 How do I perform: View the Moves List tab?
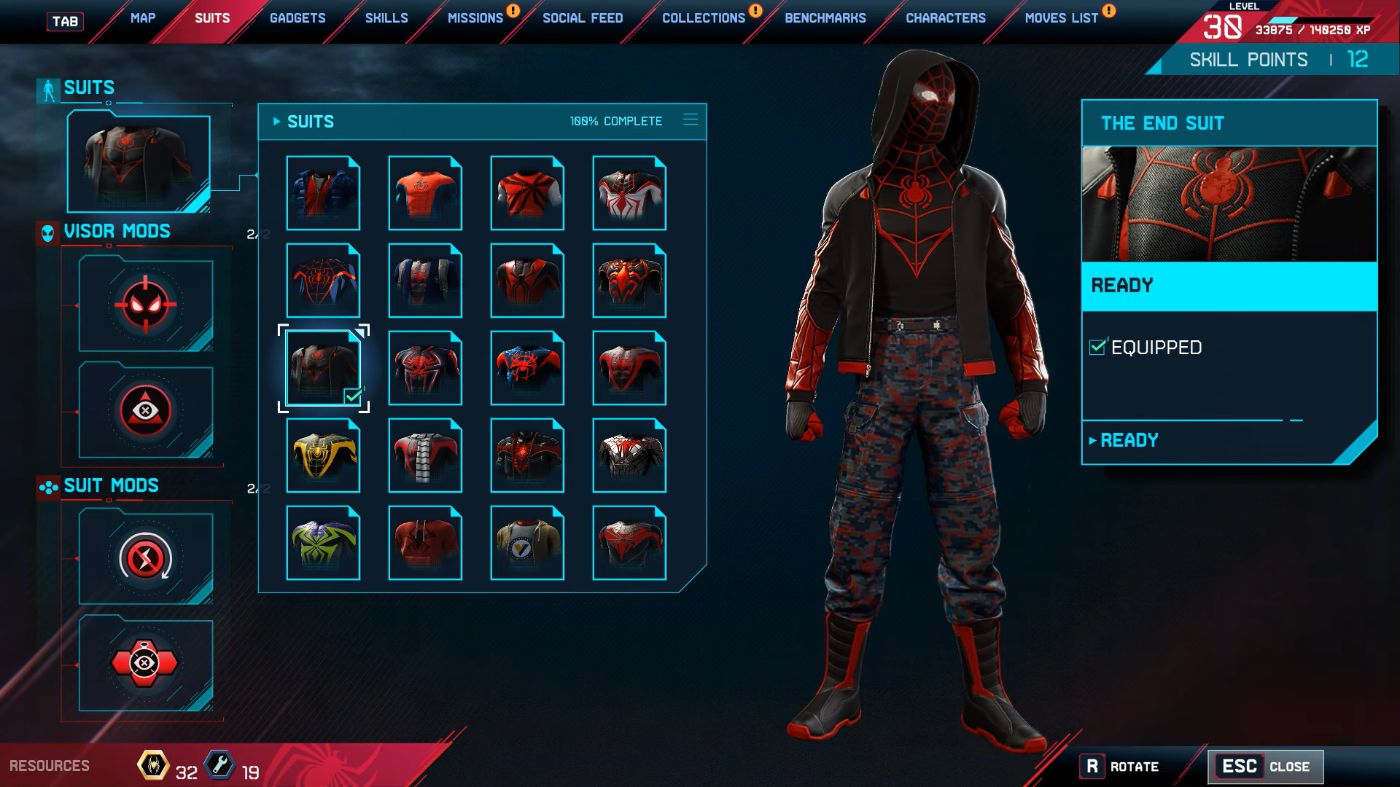(1061, 18)
